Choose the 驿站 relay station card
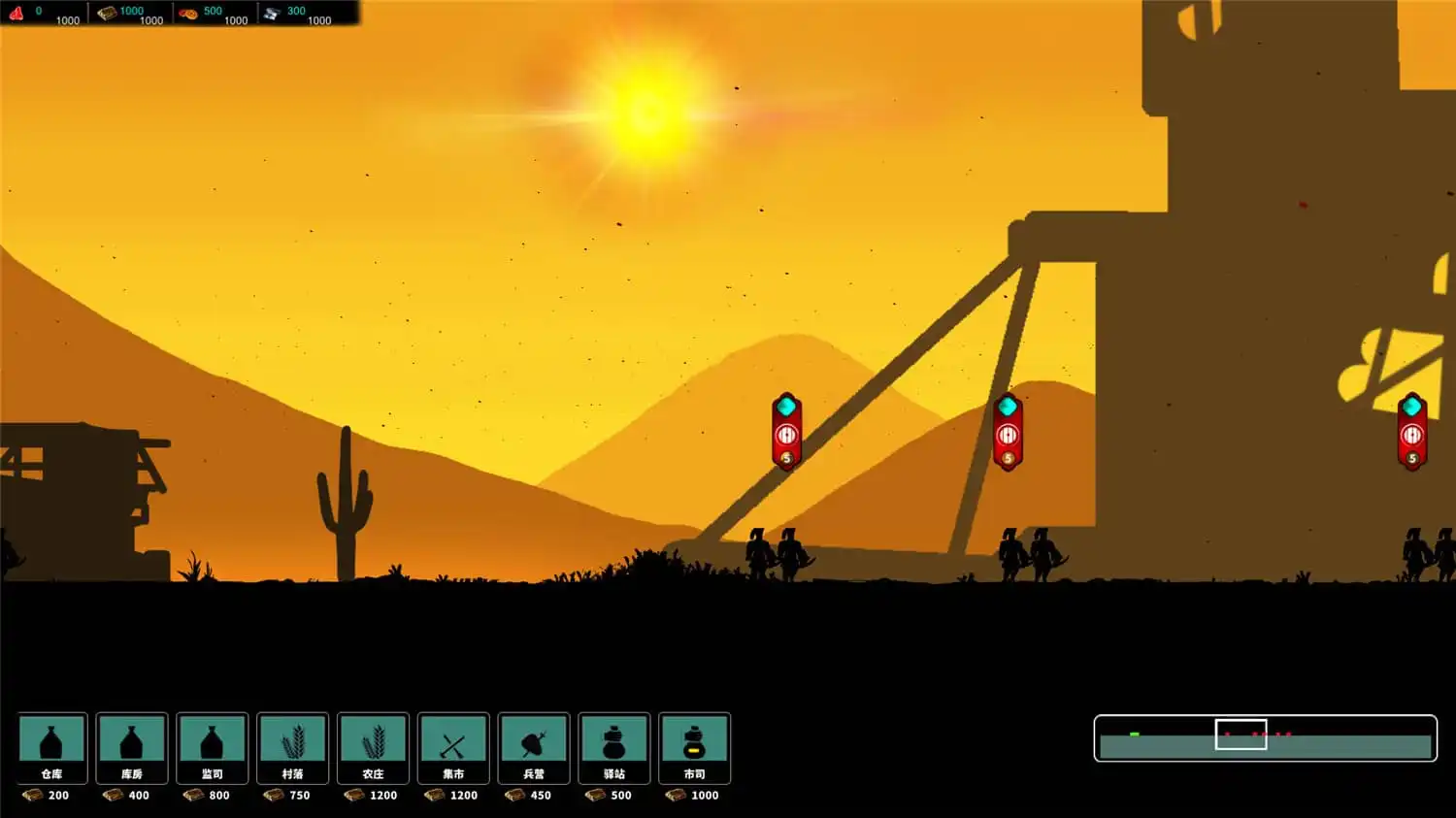This screenshot has width=1456, height=818. pyautogui.click(x=614, y=748)
